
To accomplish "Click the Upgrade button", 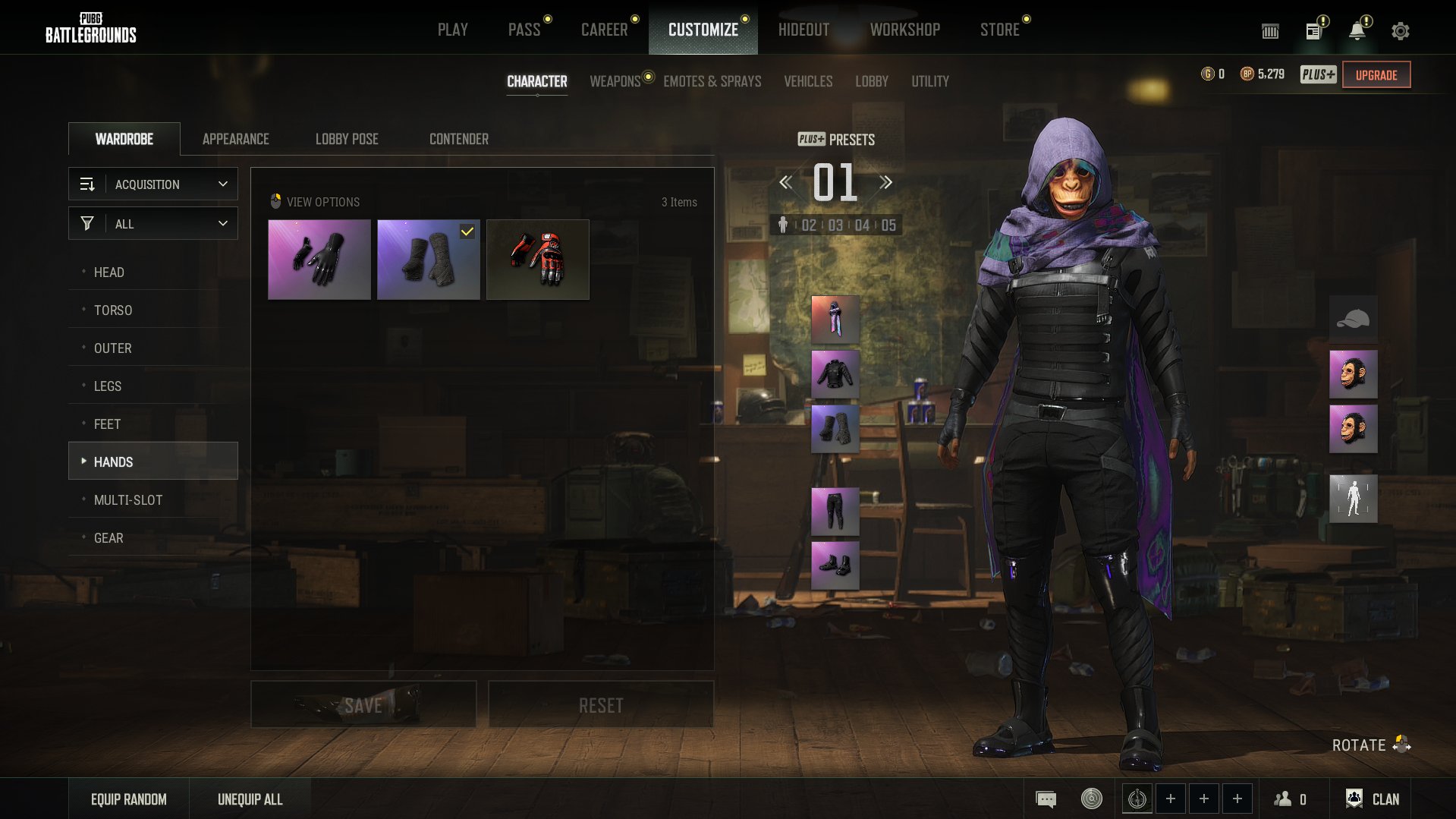I will click(x=1376, y=74).
